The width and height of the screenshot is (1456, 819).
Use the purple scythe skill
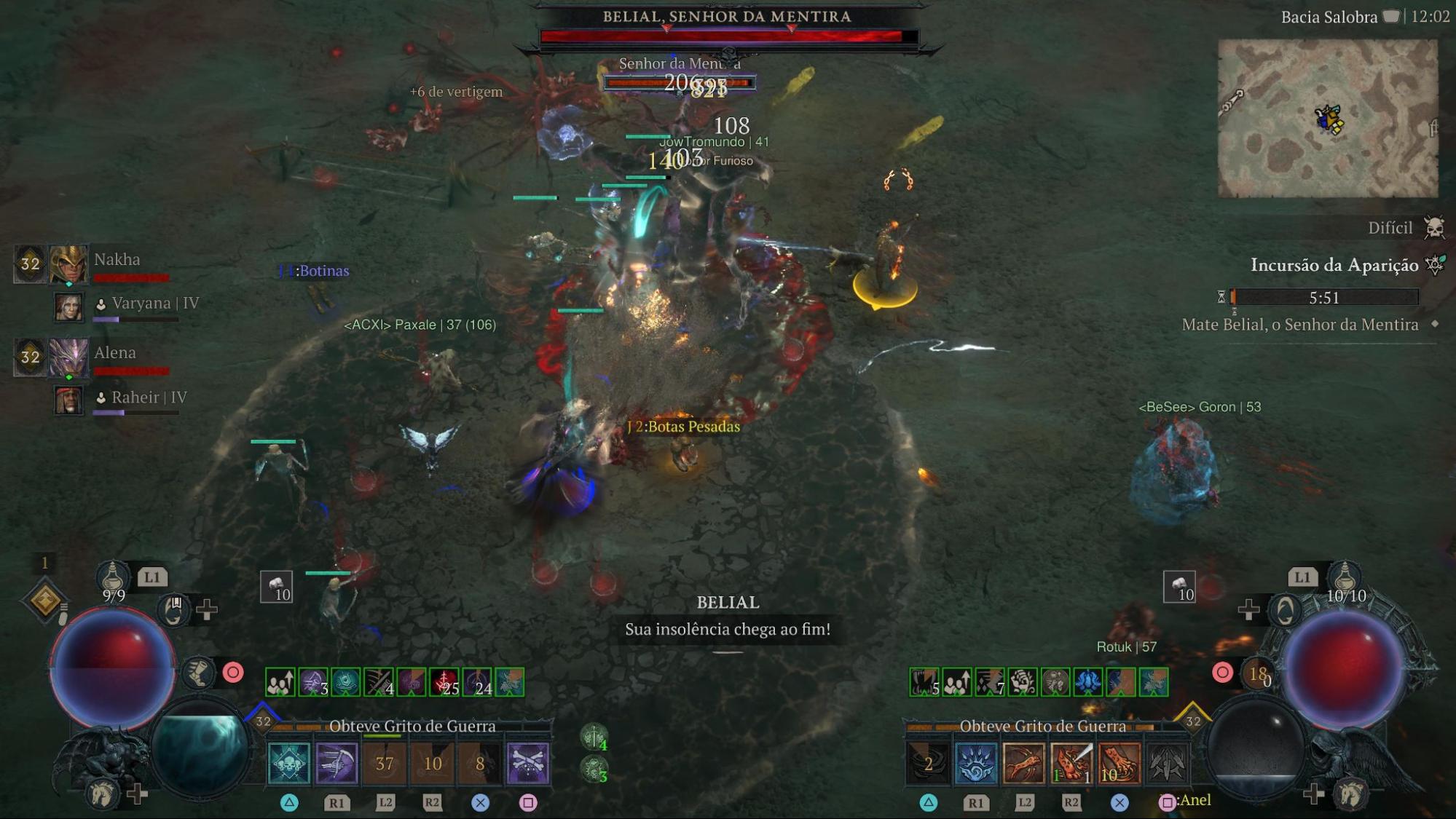pos(337,763)
